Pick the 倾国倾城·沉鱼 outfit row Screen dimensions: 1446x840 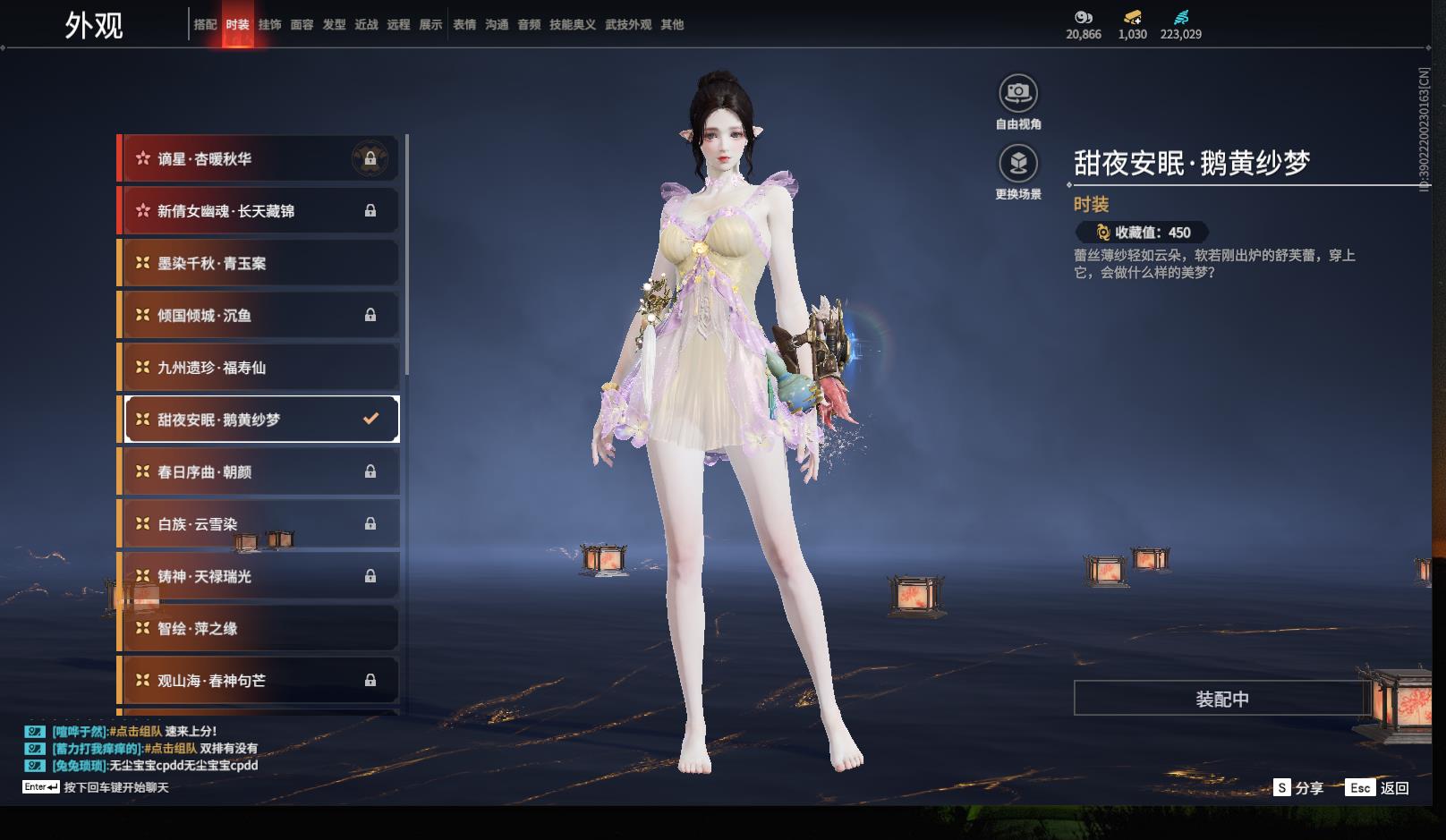click(259, 315)
